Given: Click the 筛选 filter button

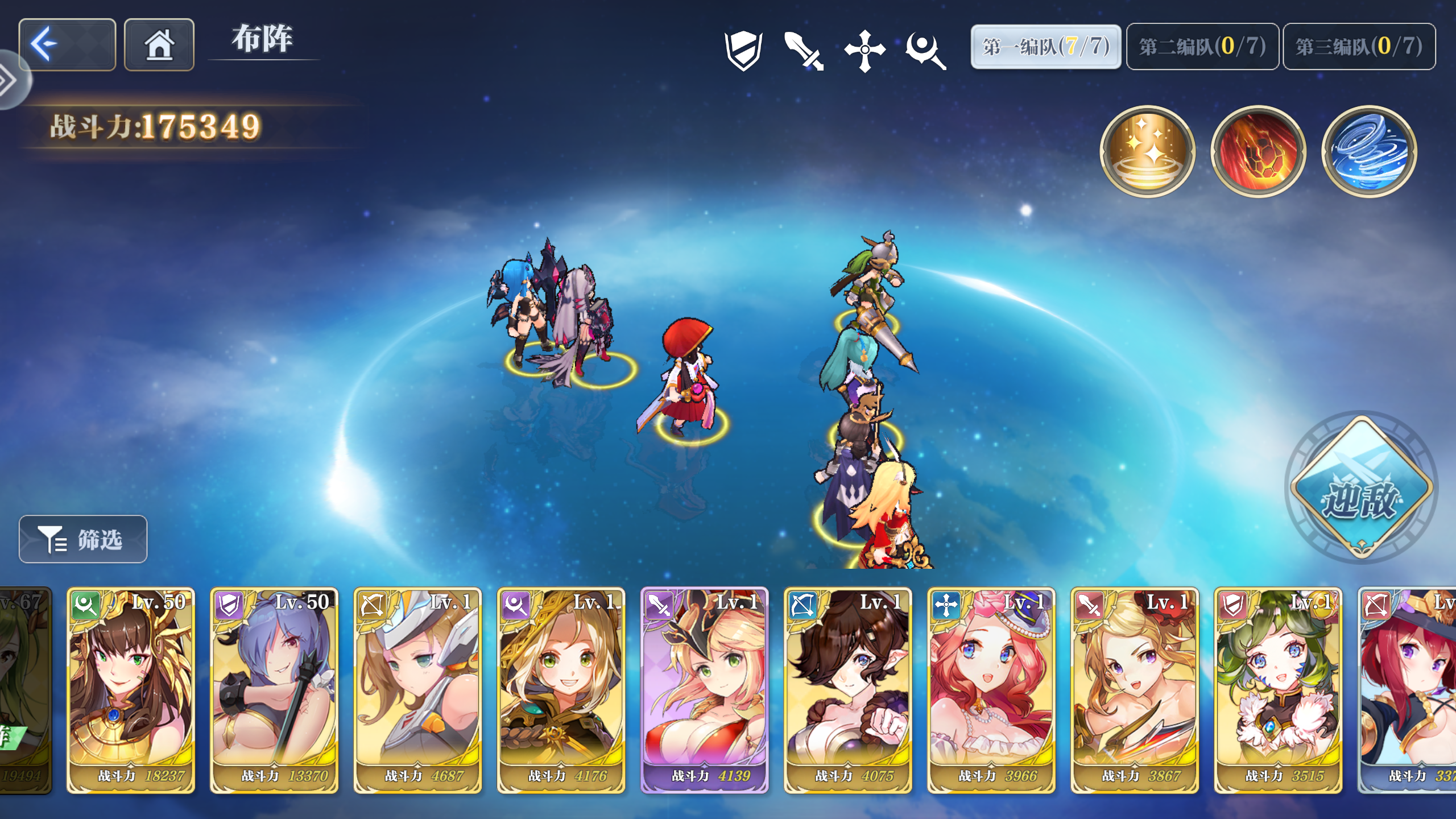Looking at the screenshot, I should (82, 539).
